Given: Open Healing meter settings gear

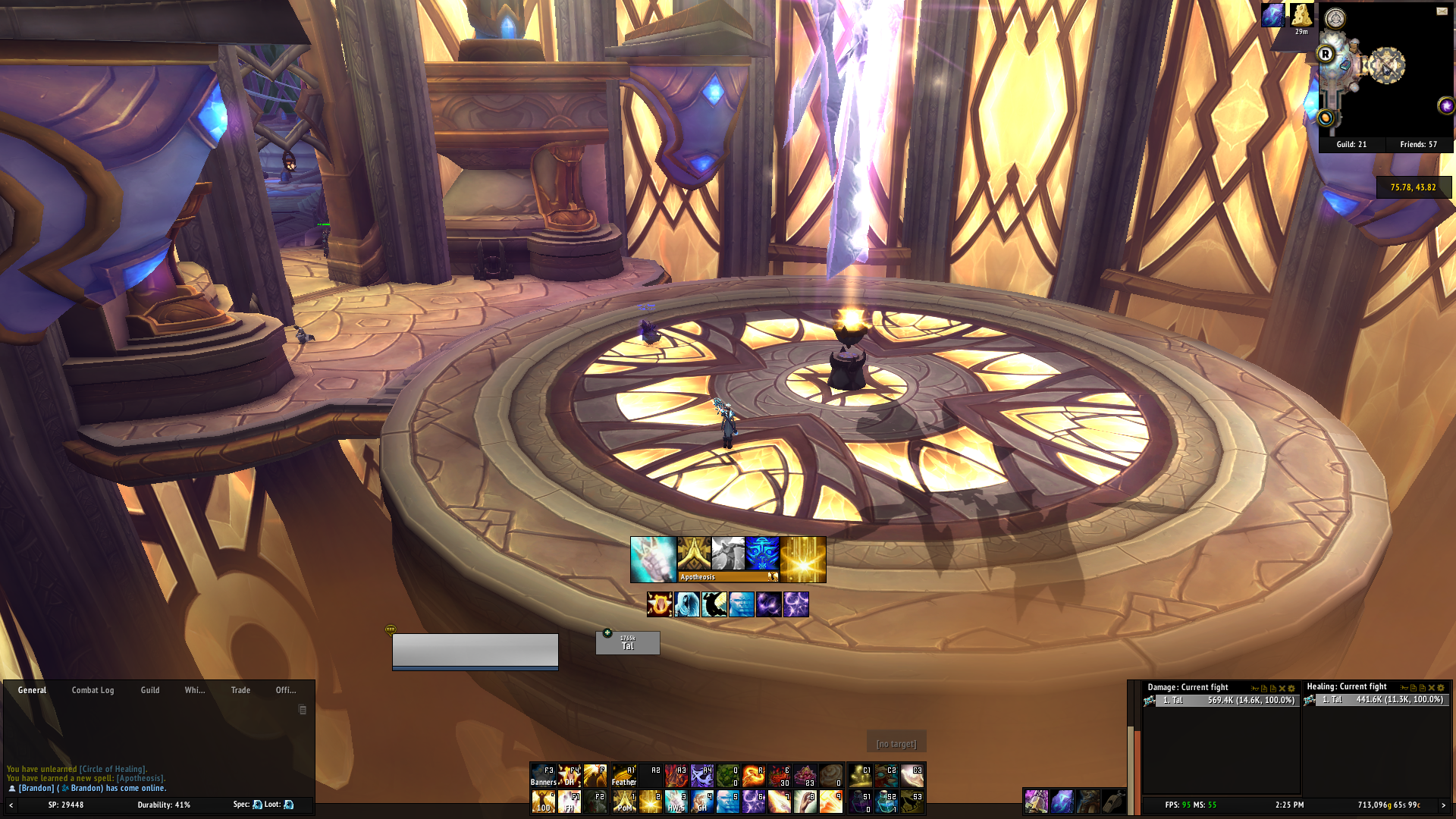Looking at the screenshot, I should (x=1441, y=688).
